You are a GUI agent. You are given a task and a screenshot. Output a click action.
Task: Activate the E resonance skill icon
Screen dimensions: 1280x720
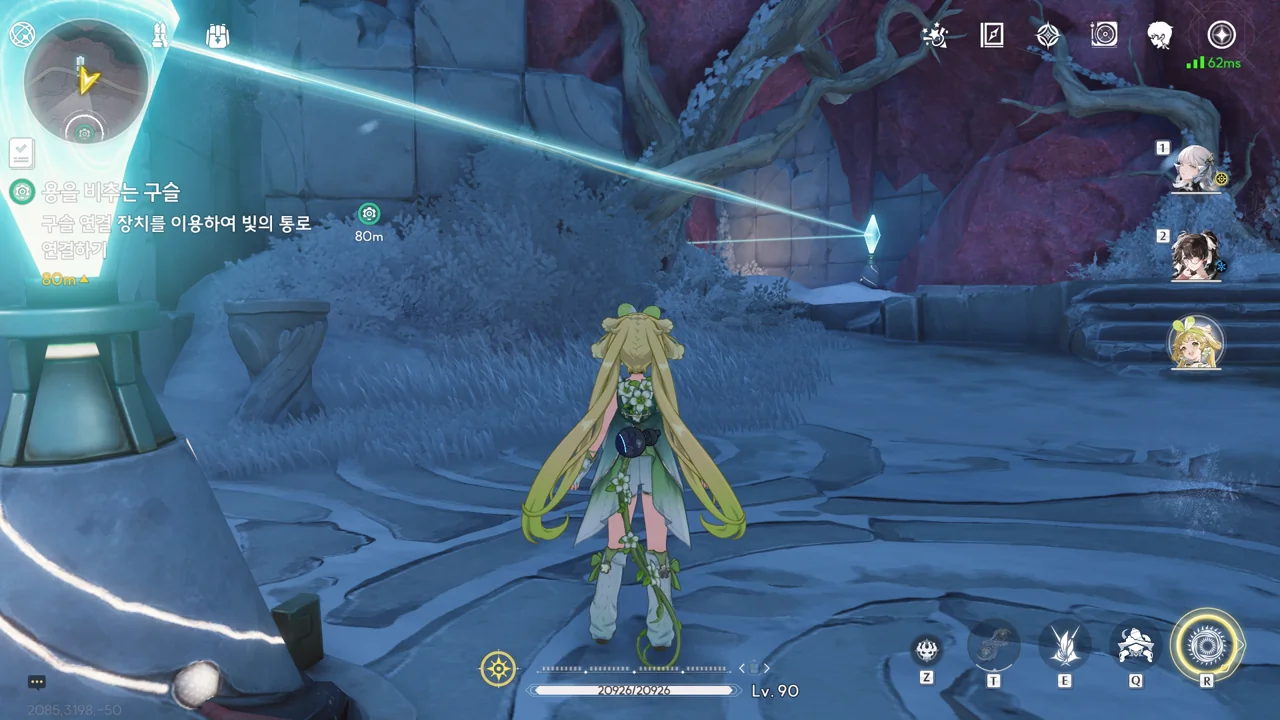tap(1064, 647)
